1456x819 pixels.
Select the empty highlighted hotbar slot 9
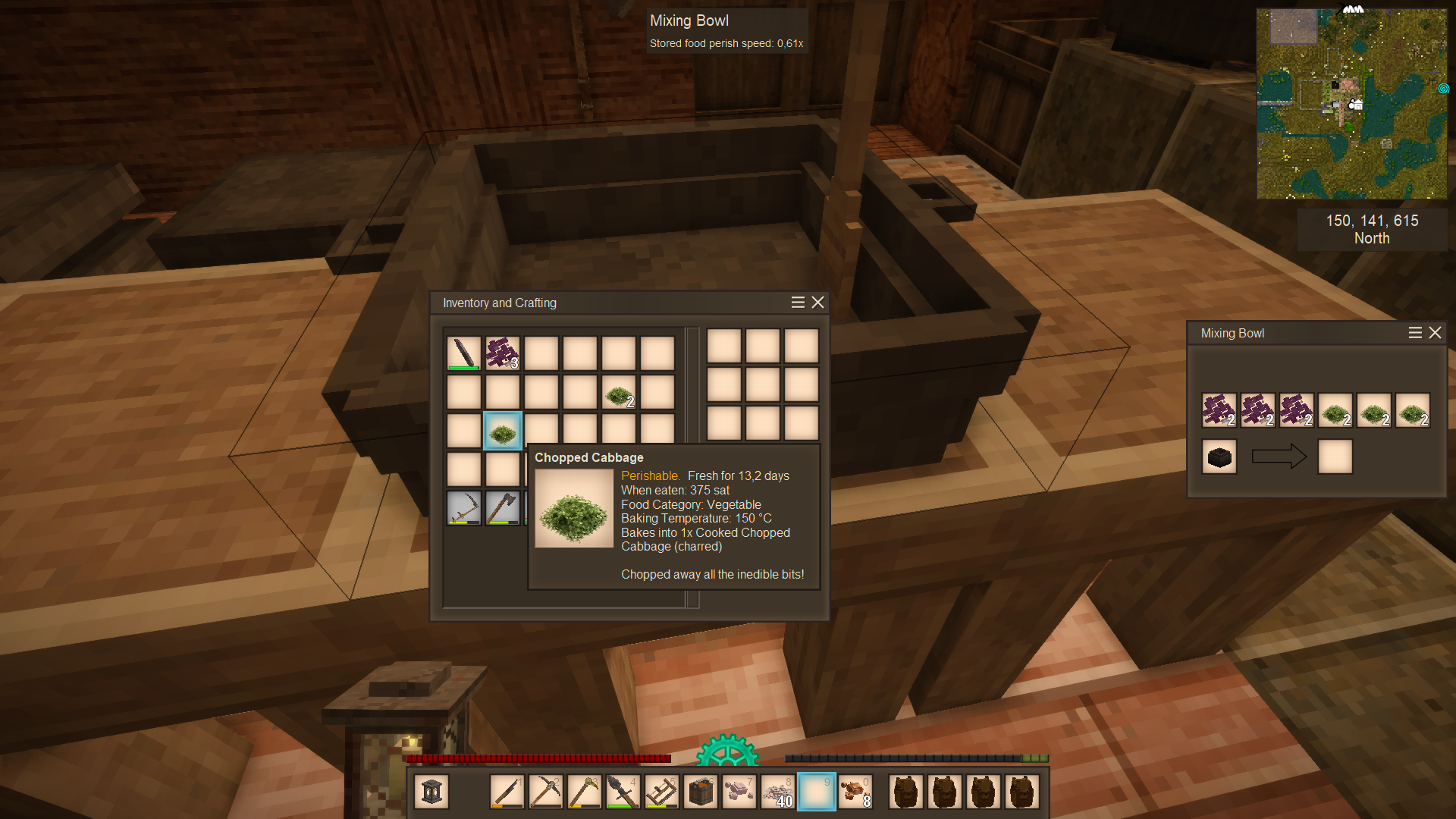pyautogui.click(x=817, y=792)
